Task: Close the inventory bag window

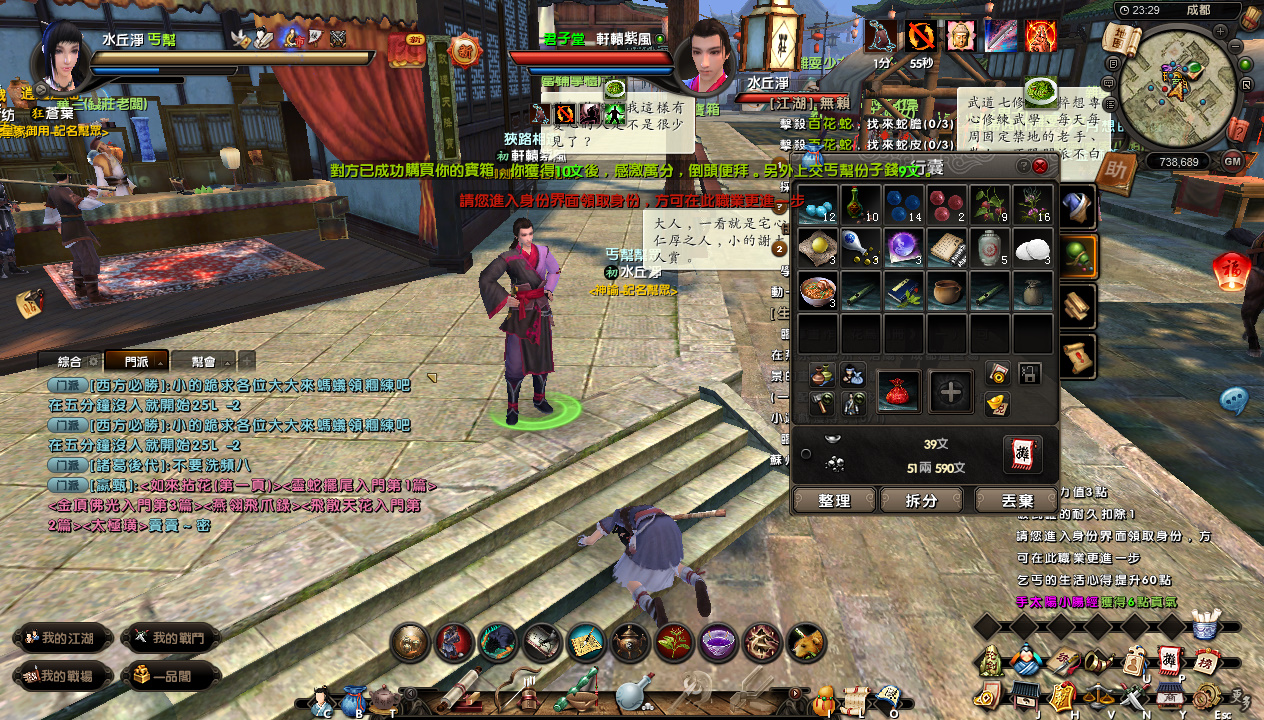Action: click(1040, 166)
